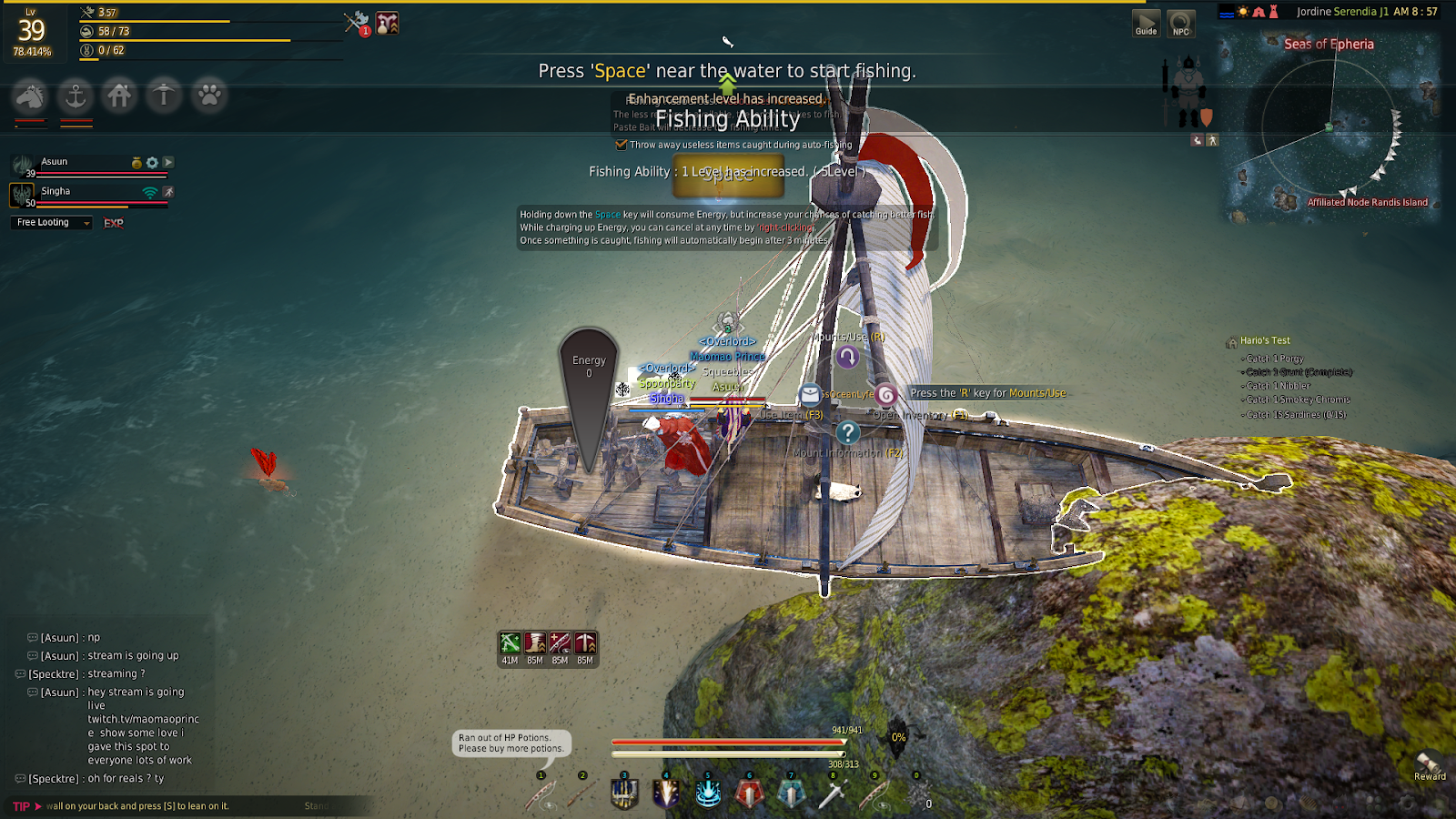This screenshot has width=1456, height=819.
Task: Select party member Singha's portrait
Action: [x=22, y=194]
